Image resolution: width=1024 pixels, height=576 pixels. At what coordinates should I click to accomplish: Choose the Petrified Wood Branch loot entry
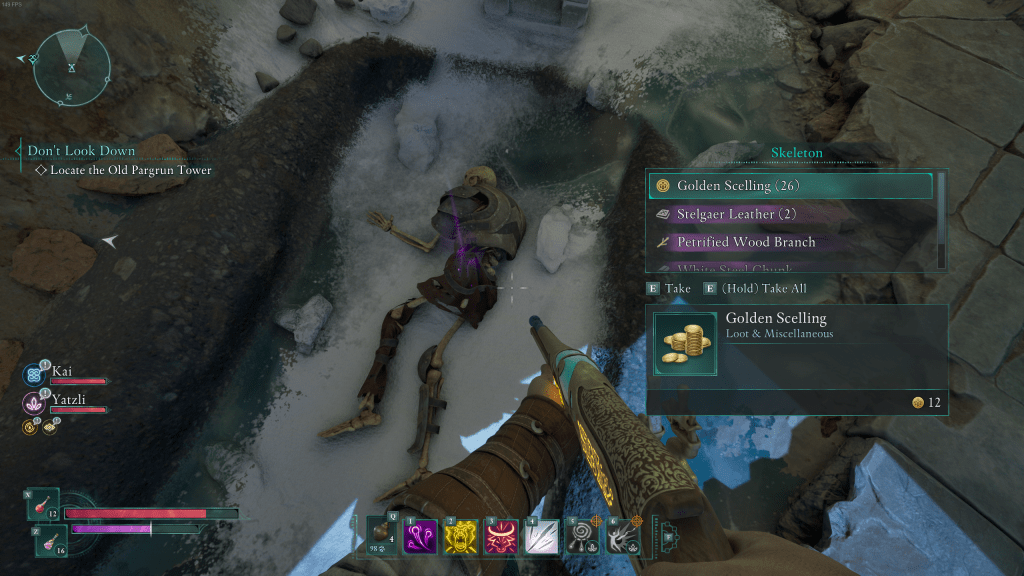790,242
